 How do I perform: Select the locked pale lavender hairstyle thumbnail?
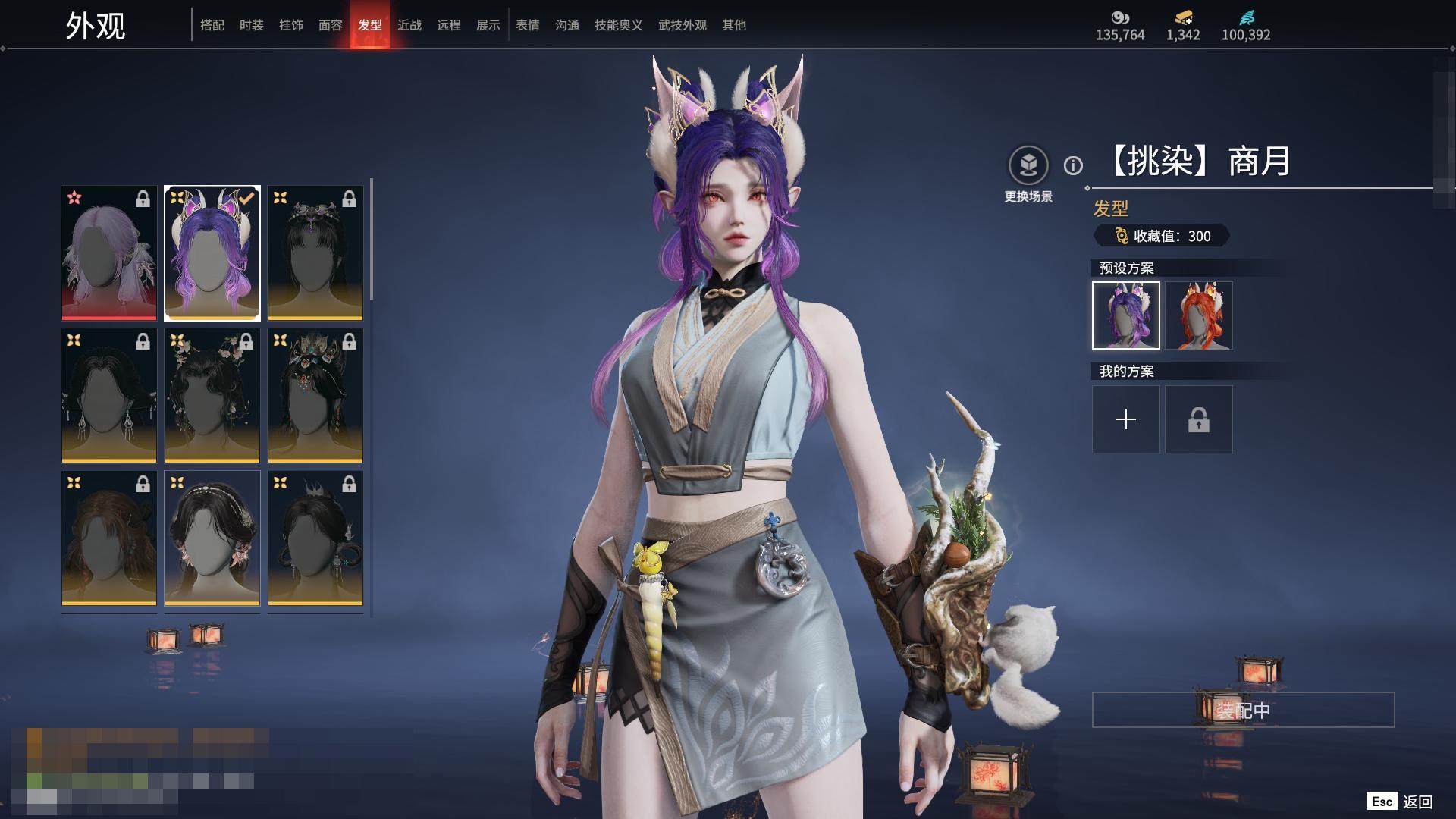point(109,253)
